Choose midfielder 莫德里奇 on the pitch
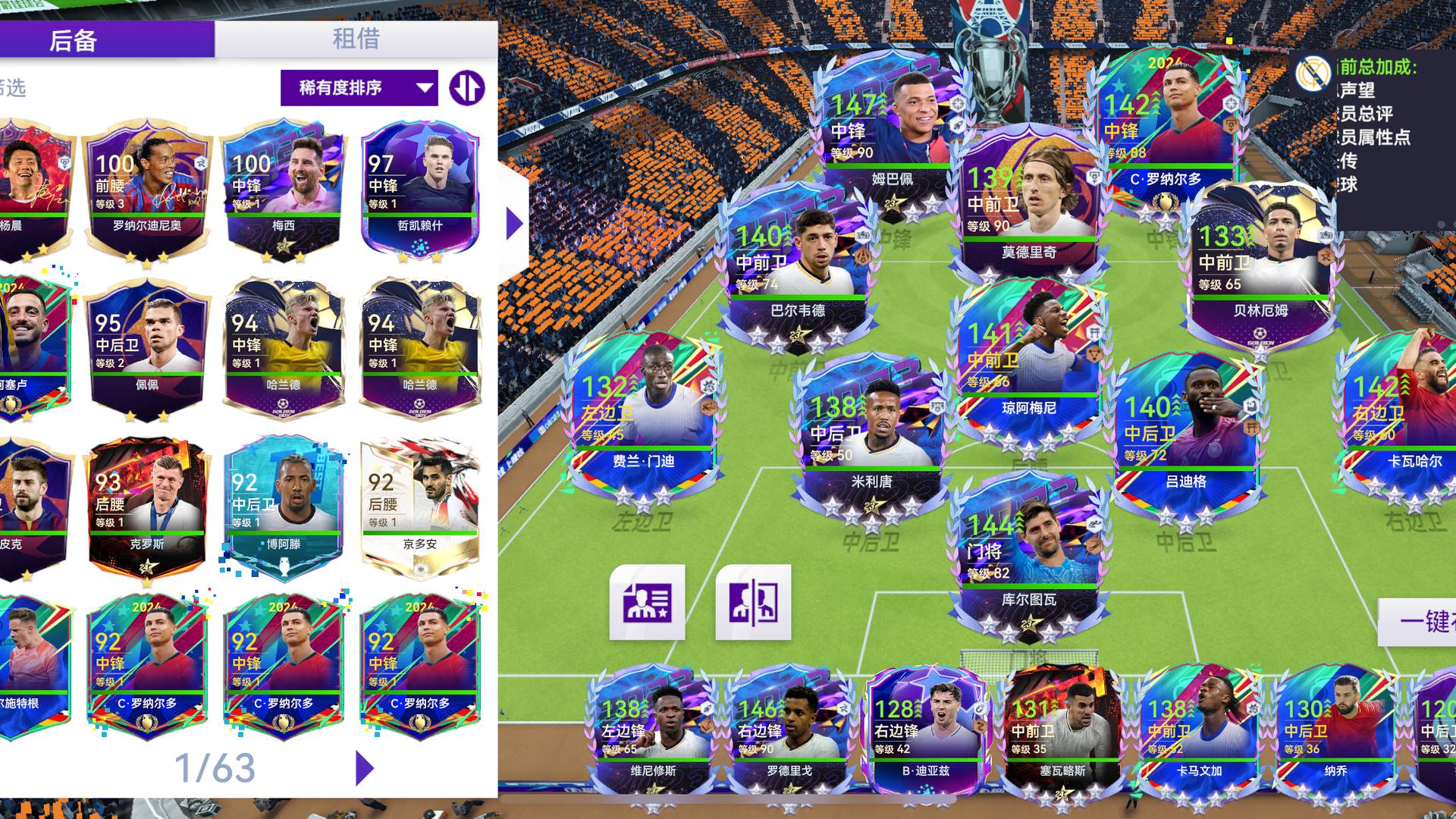1456x819 pixels. point(1028,201)
